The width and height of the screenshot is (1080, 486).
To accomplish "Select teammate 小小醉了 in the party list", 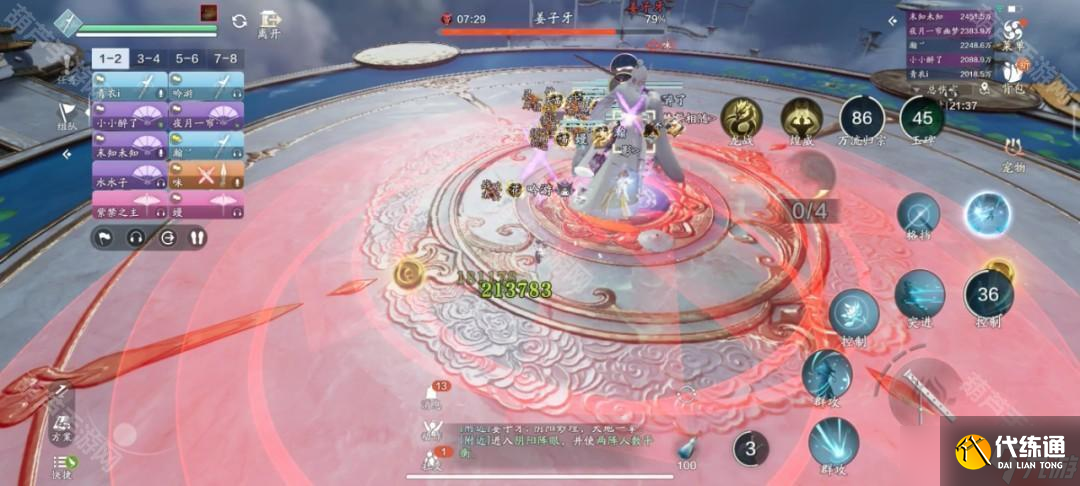I will [x=130, y=116].
